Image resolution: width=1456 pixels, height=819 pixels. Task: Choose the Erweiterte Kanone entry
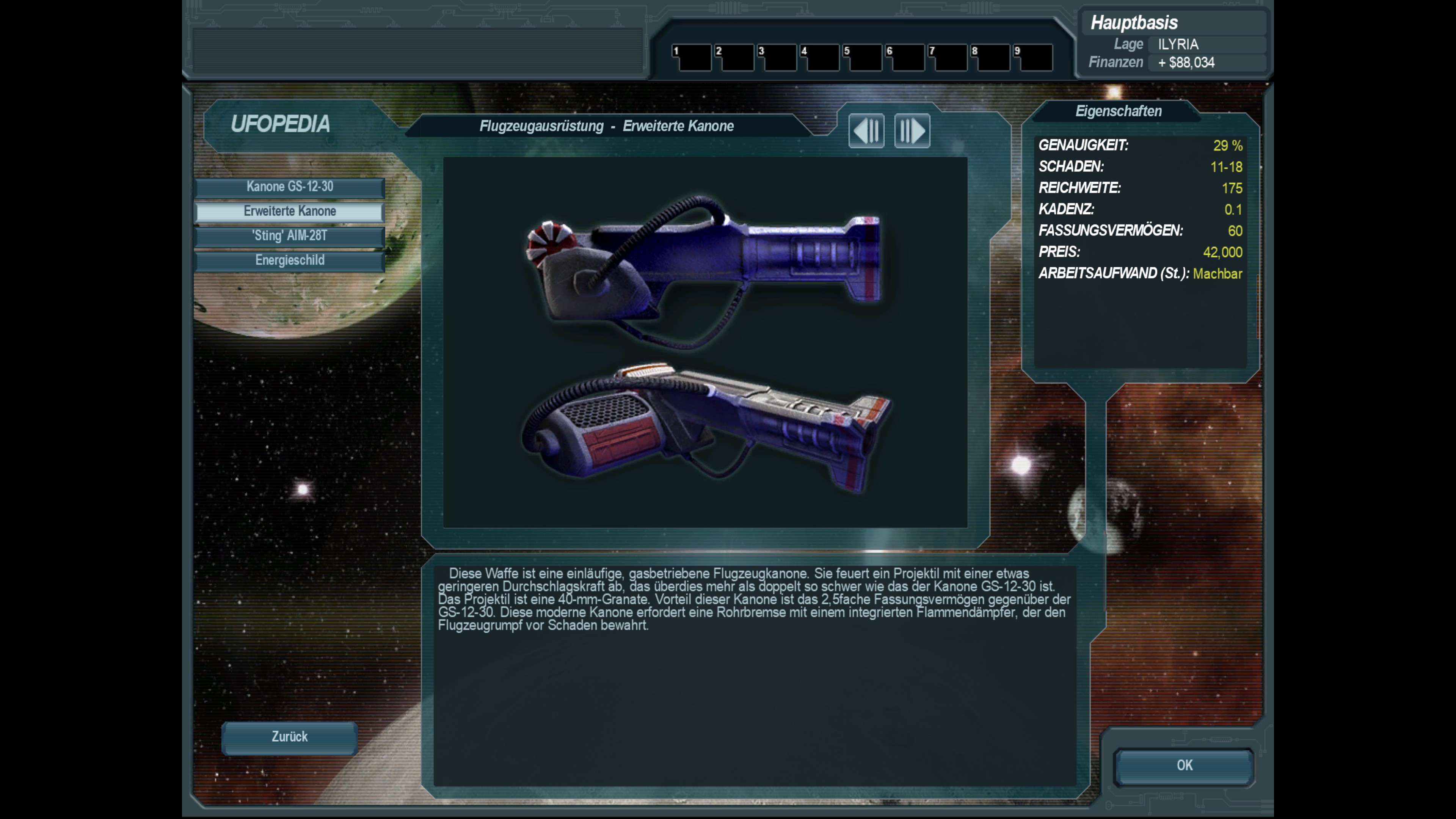(289, 212)
